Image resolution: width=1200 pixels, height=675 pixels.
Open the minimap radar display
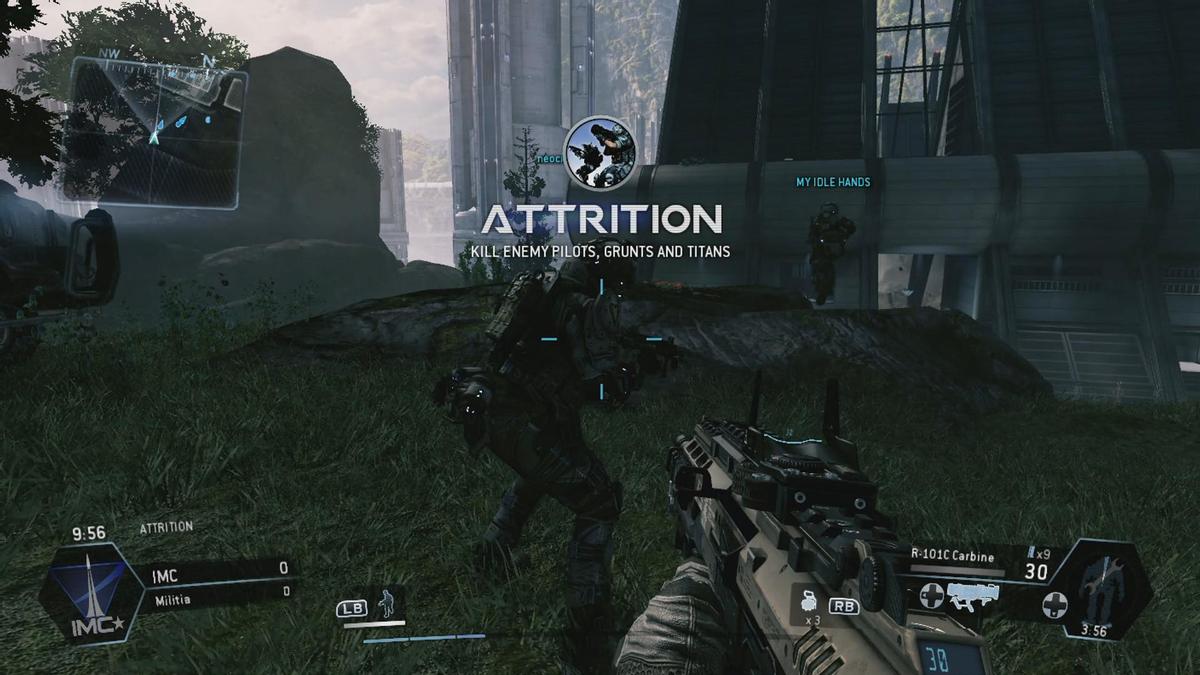pos(153,131)
